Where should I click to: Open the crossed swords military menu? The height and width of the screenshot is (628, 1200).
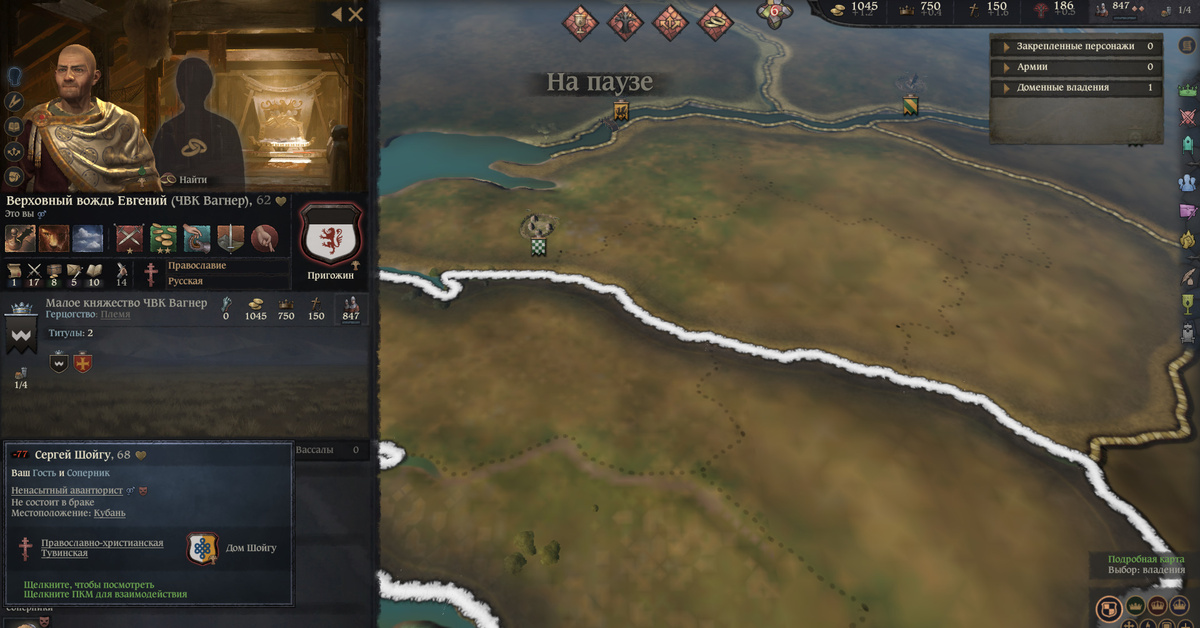click(x=1188, y=116)
